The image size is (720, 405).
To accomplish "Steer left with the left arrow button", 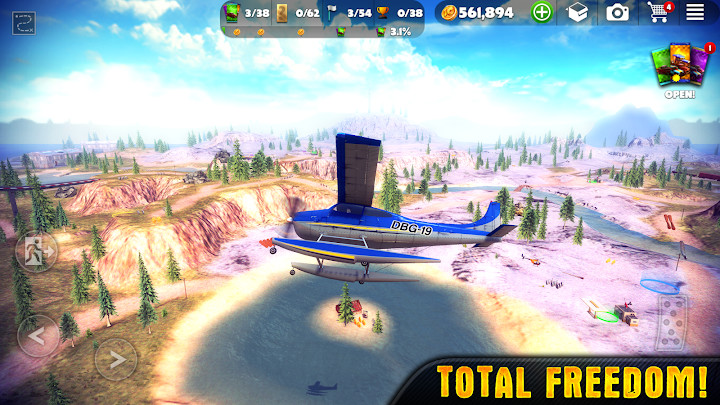I will pyautogui.click(x=37, y=335).
